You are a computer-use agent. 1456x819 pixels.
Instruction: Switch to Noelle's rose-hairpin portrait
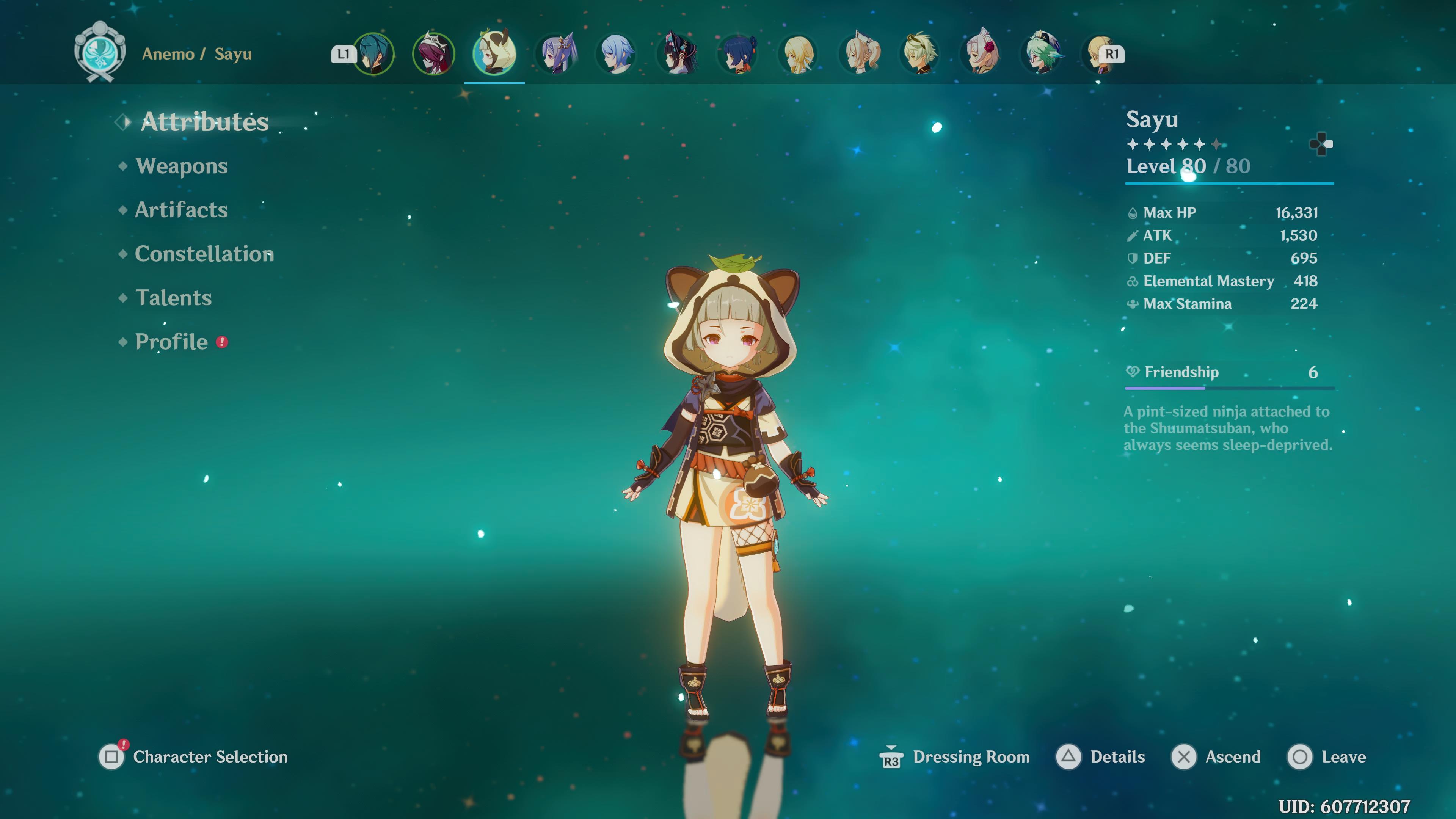981,54
